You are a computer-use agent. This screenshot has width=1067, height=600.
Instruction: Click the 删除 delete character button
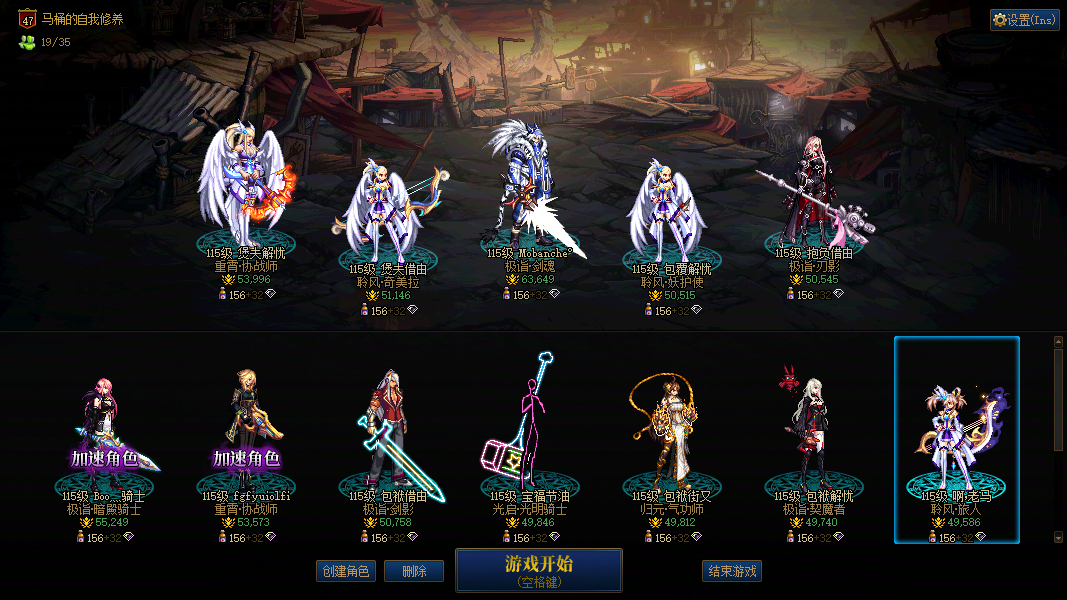414,571
